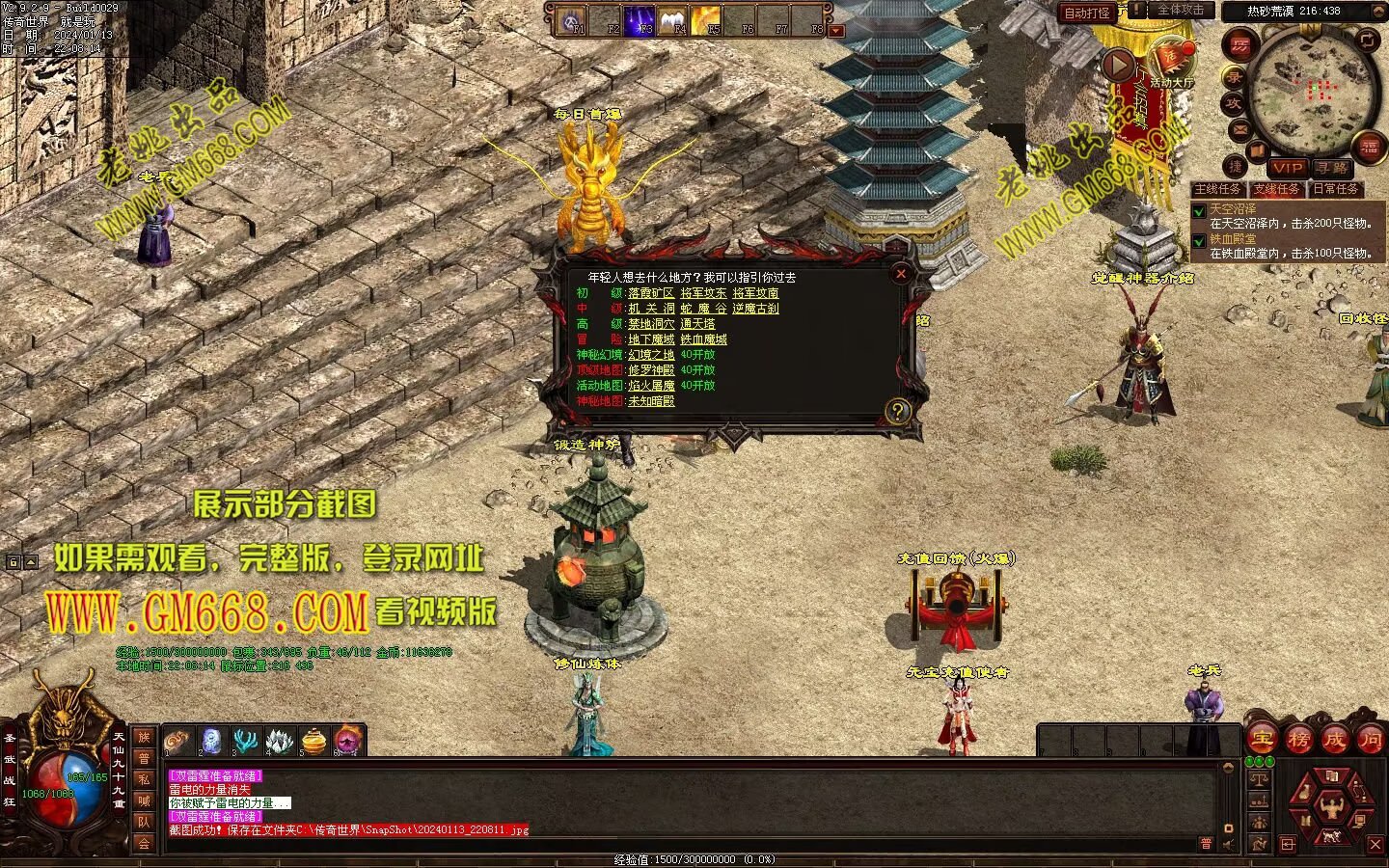
Task: Click the circular minimap
Action: 1311,93
